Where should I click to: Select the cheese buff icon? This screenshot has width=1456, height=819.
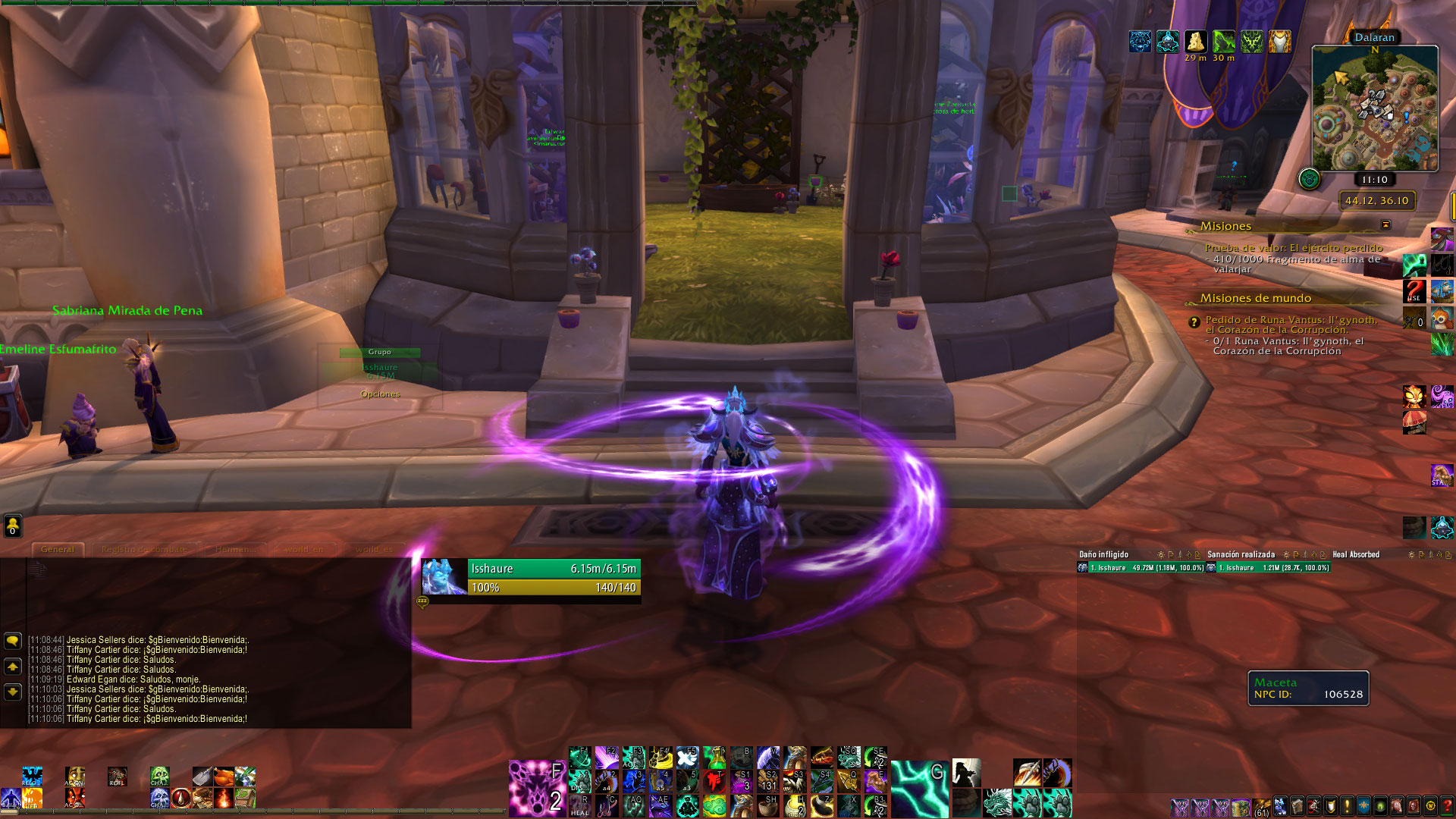coord(1196,41)
